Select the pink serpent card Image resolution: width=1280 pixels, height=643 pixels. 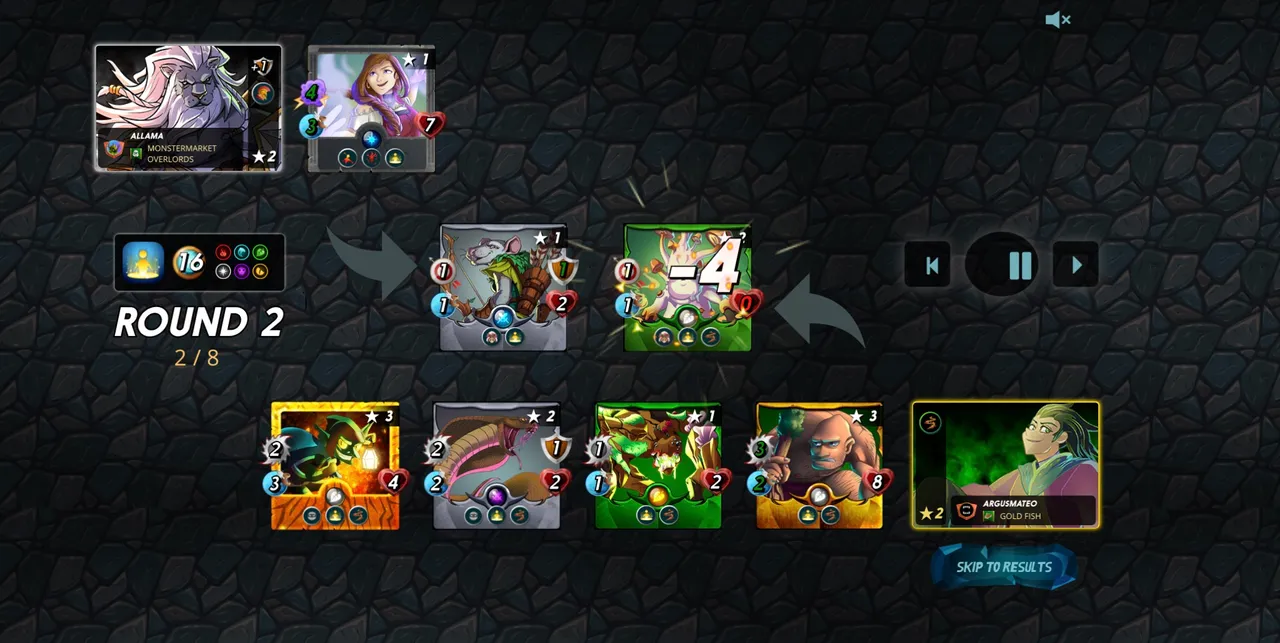tap(496, 465)
